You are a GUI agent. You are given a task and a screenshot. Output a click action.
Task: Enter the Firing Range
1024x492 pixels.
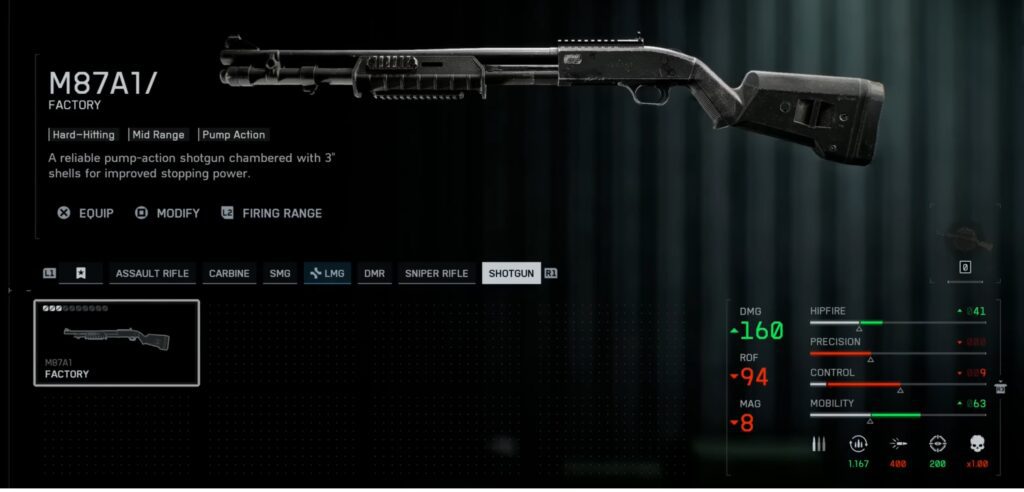(272, 213)
